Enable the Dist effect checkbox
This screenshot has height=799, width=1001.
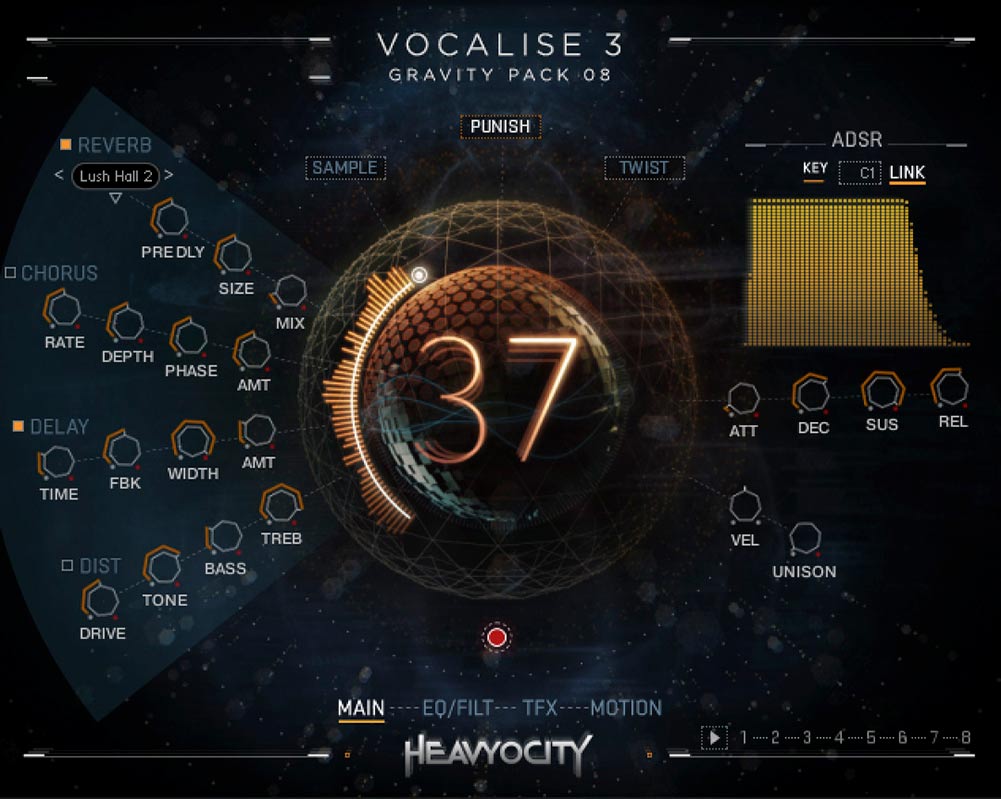pyautogui.click(x=67, y=566)
